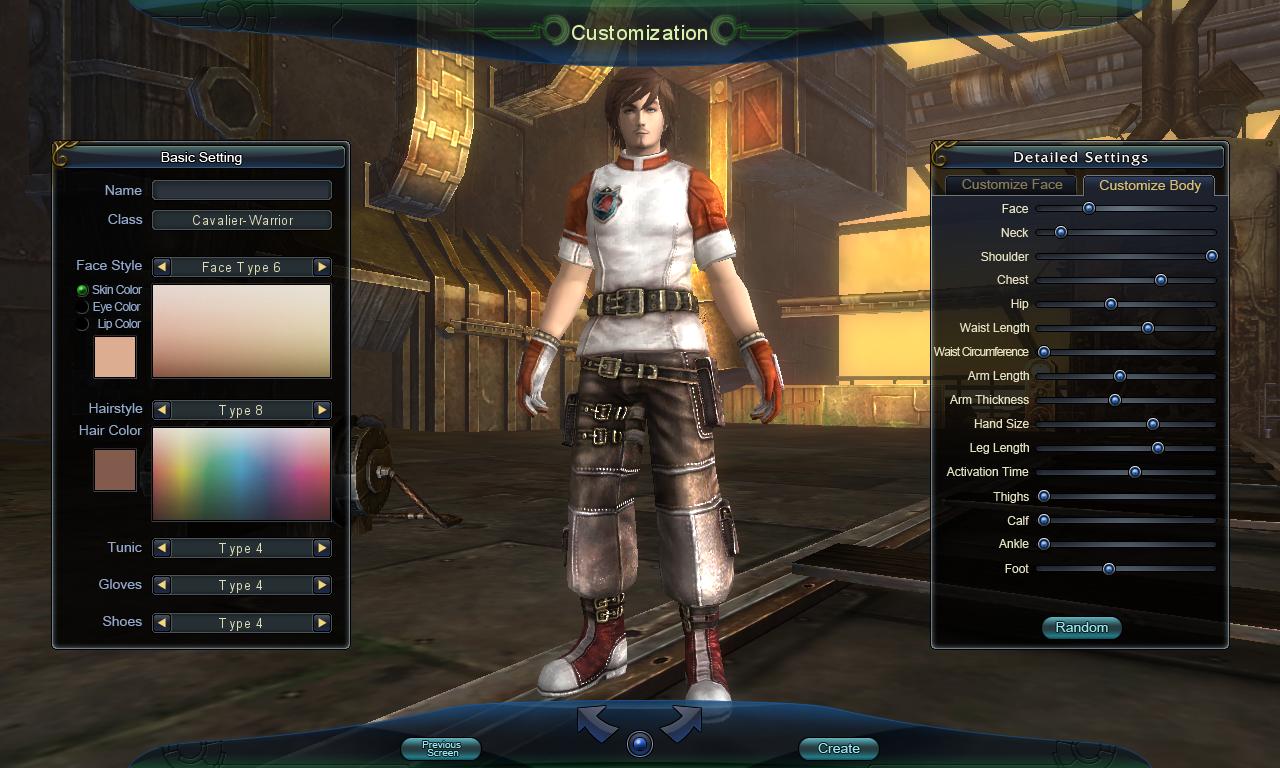Adjust the Waist Circumference slider
Viewport: 1280px width, 768px height.
pyautogui.click(x=1125, y=353)
